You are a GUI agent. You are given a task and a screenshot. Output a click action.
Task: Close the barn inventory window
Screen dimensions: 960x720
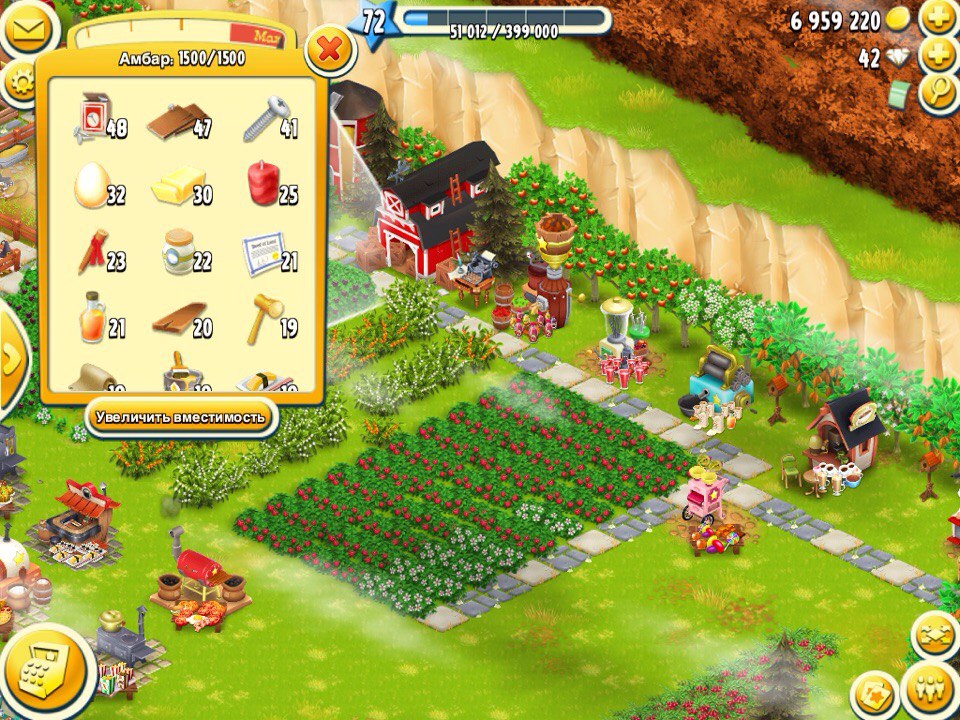tap(331, 48)
